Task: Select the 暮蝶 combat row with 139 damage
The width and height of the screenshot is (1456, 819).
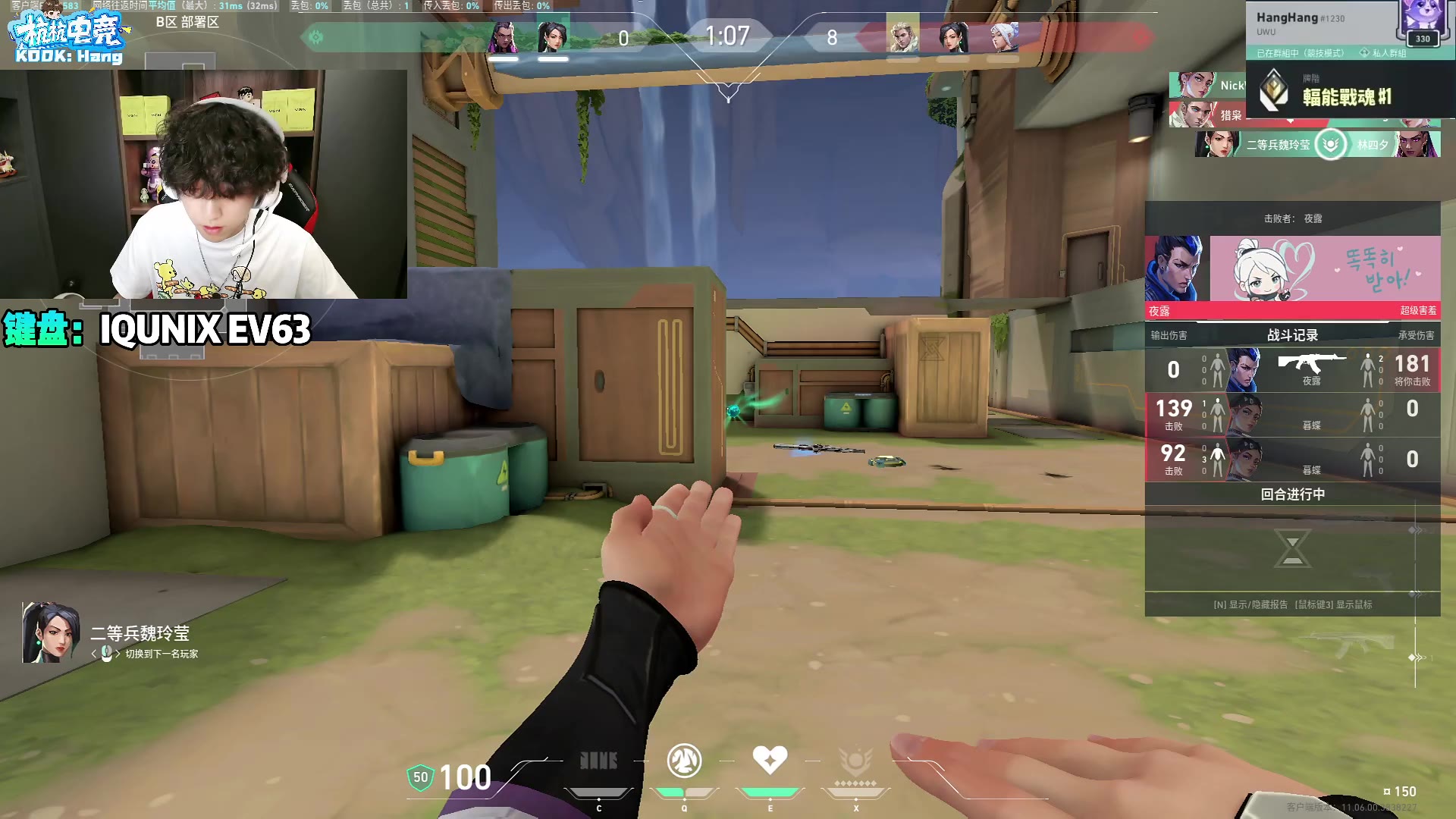Action: [1292, 415]
